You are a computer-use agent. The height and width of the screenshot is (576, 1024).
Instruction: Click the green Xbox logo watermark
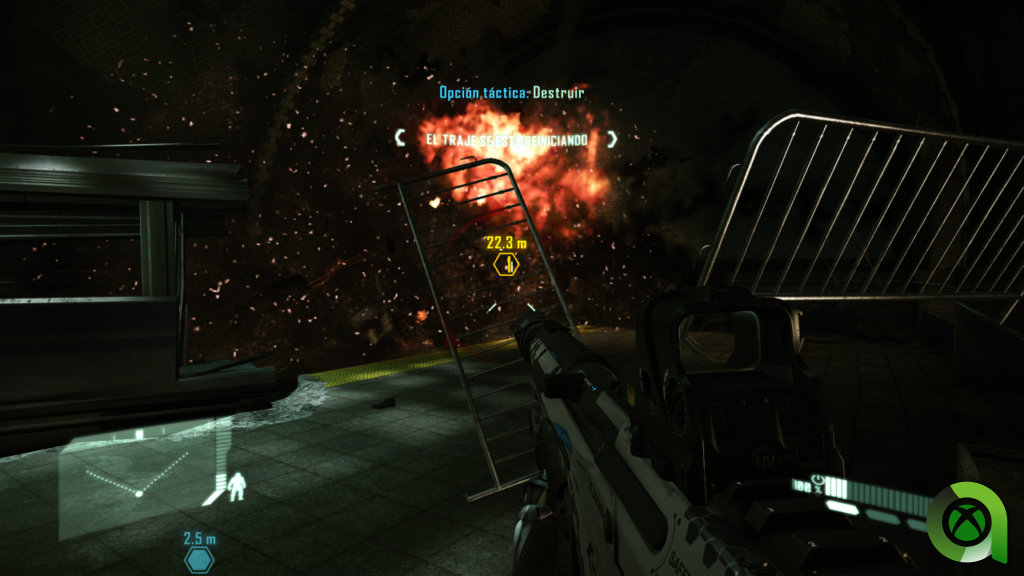(x=967, y=520)
